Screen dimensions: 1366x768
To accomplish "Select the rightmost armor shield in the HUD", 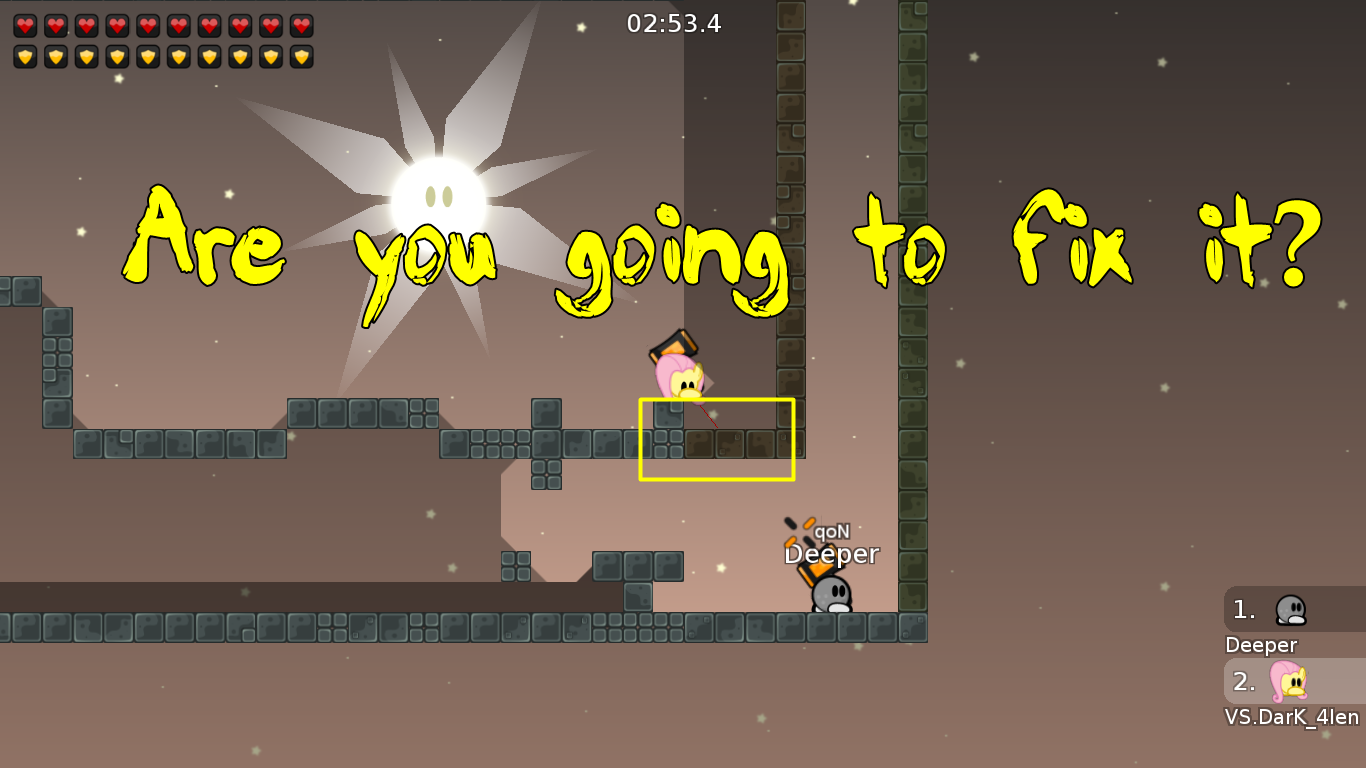I will pyautogui.click(x=303, y=57).
